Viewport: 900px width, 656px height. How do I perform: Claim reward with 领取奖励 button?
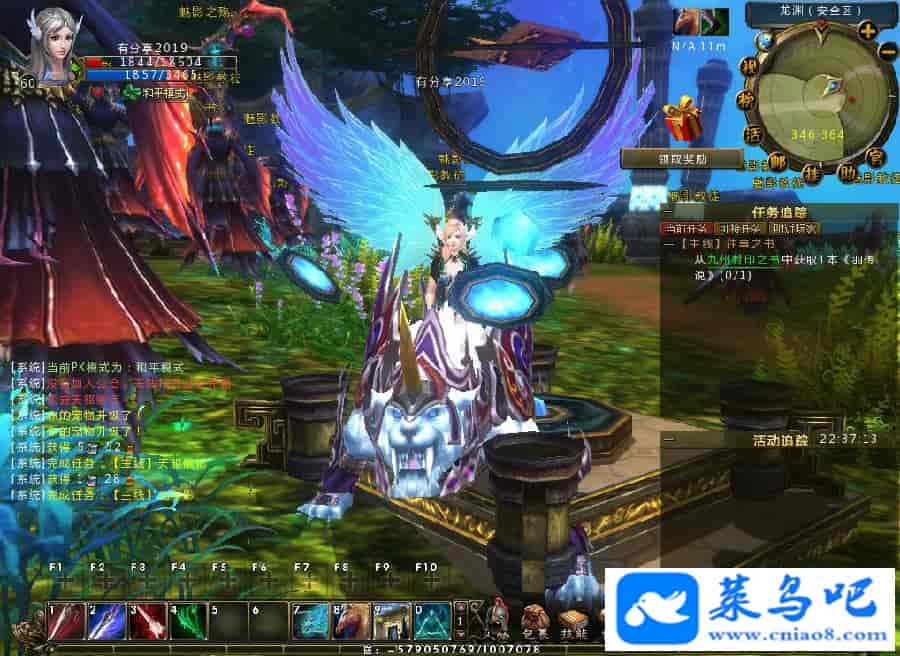(662, 158)
